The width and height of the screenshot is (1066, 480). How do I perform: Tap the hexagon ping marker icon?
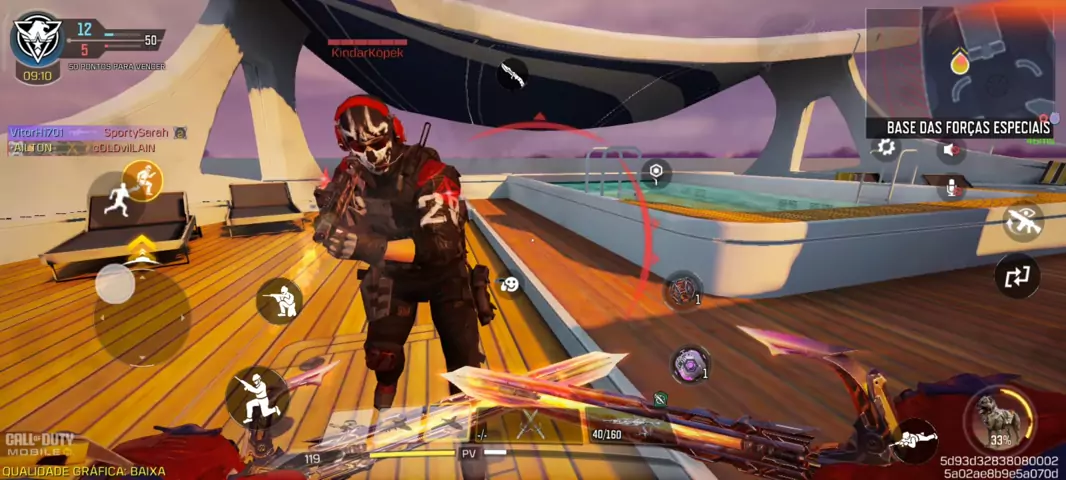point(655,173)
